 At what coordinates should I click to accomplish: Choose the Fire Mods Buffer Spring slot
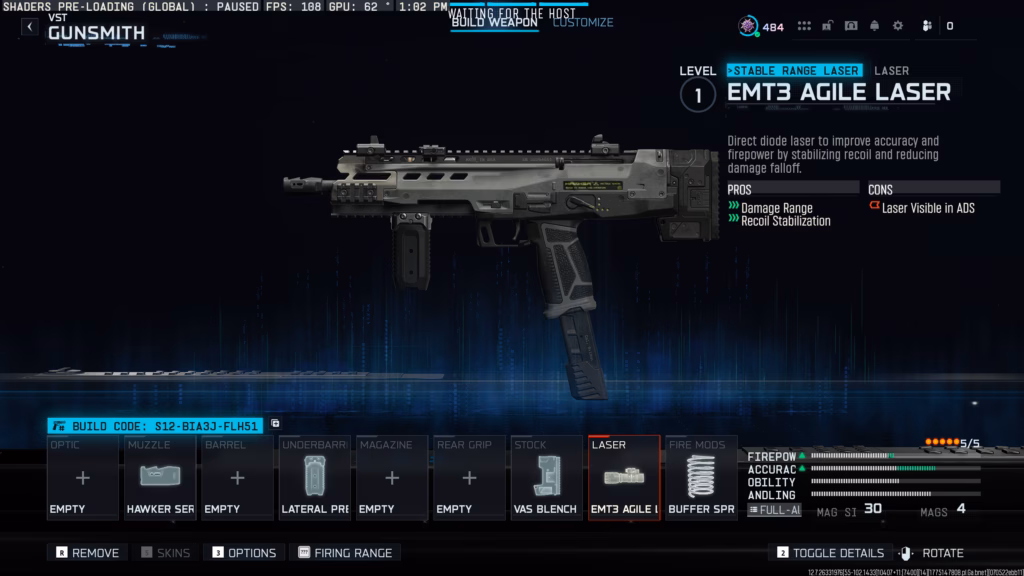pos(701,478)
